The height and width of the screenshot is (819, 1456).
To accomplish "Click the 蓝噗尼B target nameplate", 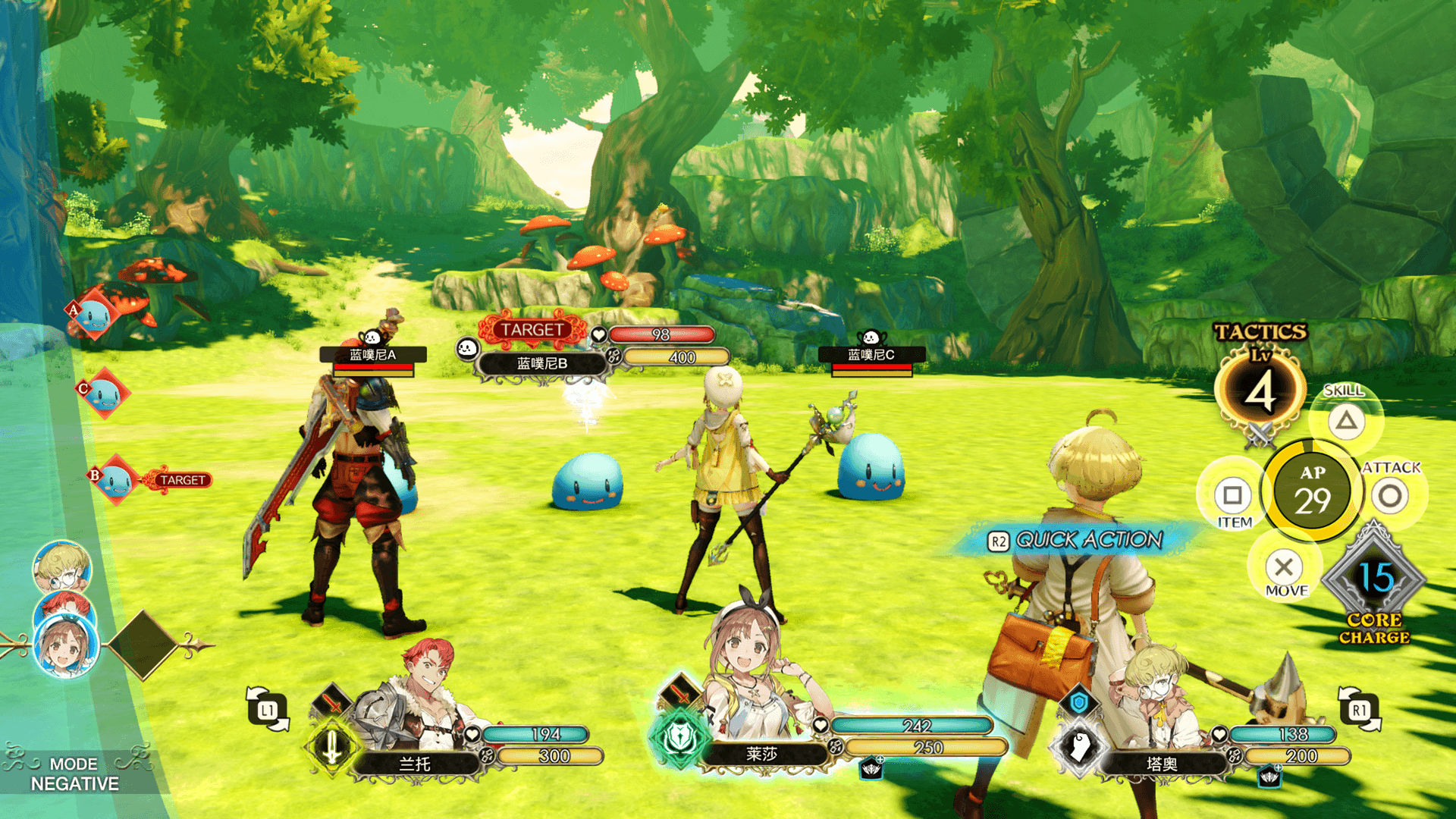I will point(541,364).
